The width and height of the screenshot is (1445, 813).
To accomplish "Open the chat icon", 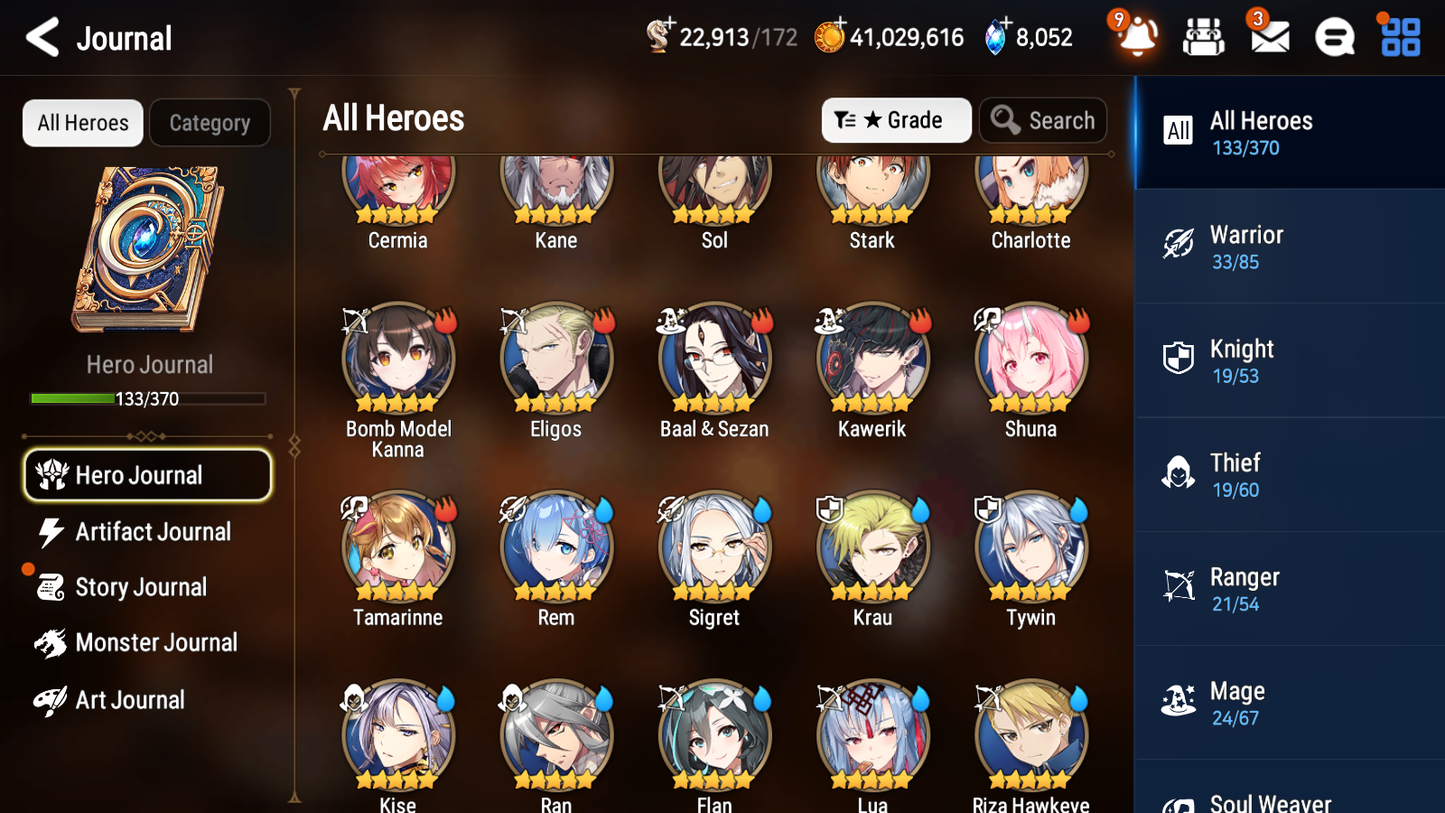I will tap(1335, 36).
